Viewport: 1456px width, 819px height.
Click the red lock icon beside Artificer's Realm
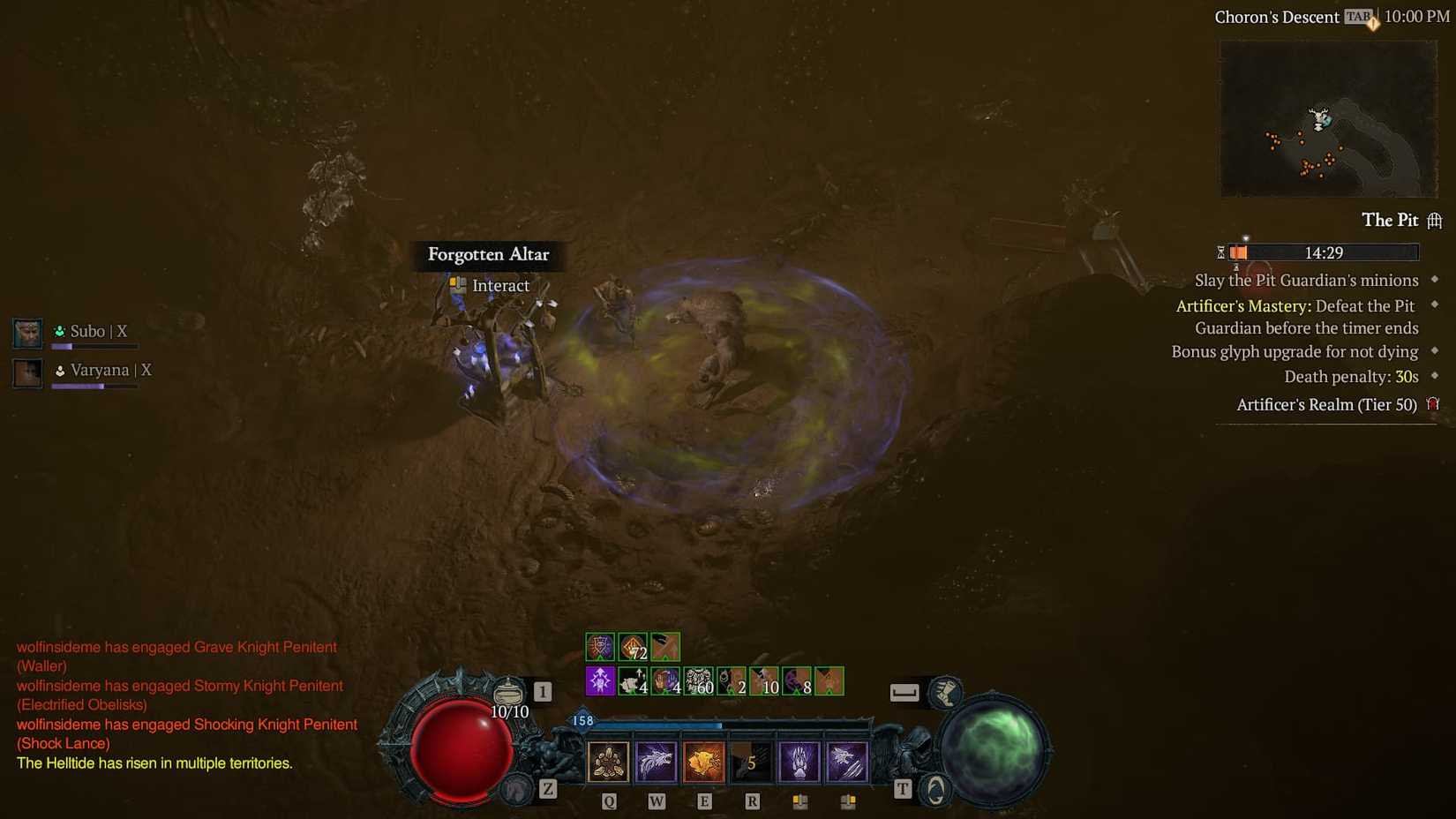(1433, 404)
